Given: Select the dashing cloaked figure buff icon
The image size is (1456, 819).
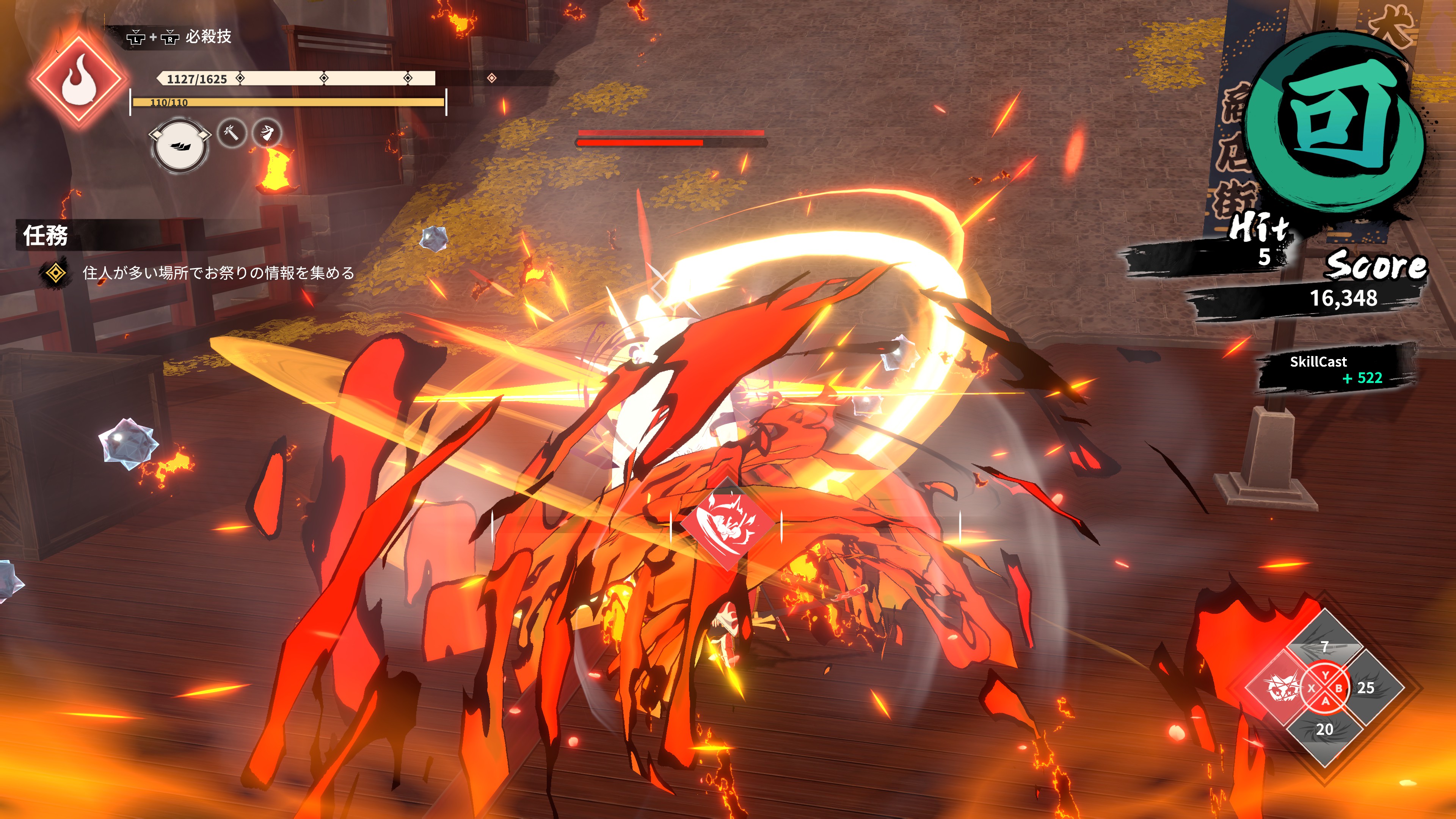Looking at the screenshot, I should point(267,133).
